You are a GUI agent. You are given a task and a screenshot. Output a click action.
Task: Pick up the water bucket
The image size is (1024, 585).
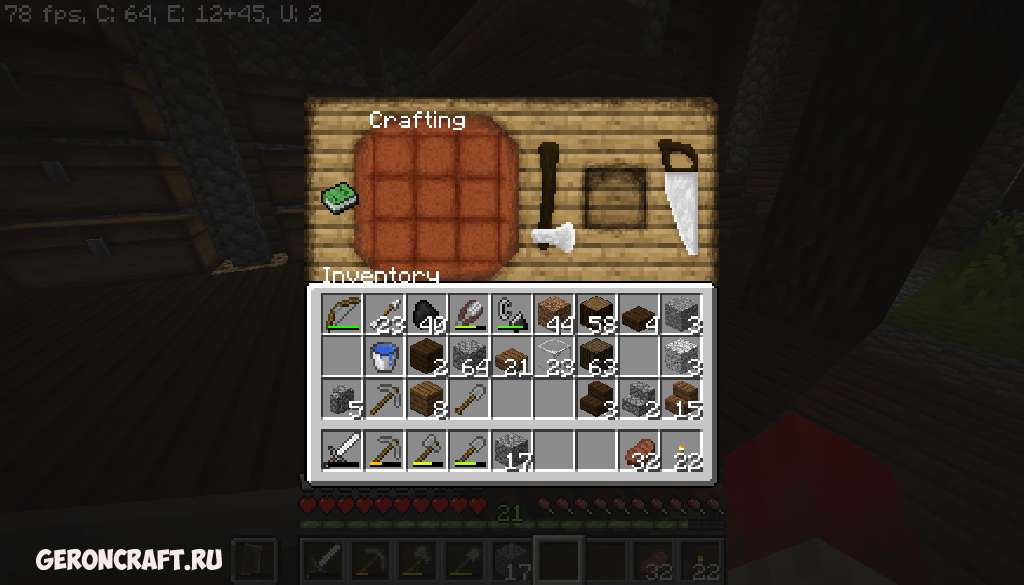[x=383, y=356]
